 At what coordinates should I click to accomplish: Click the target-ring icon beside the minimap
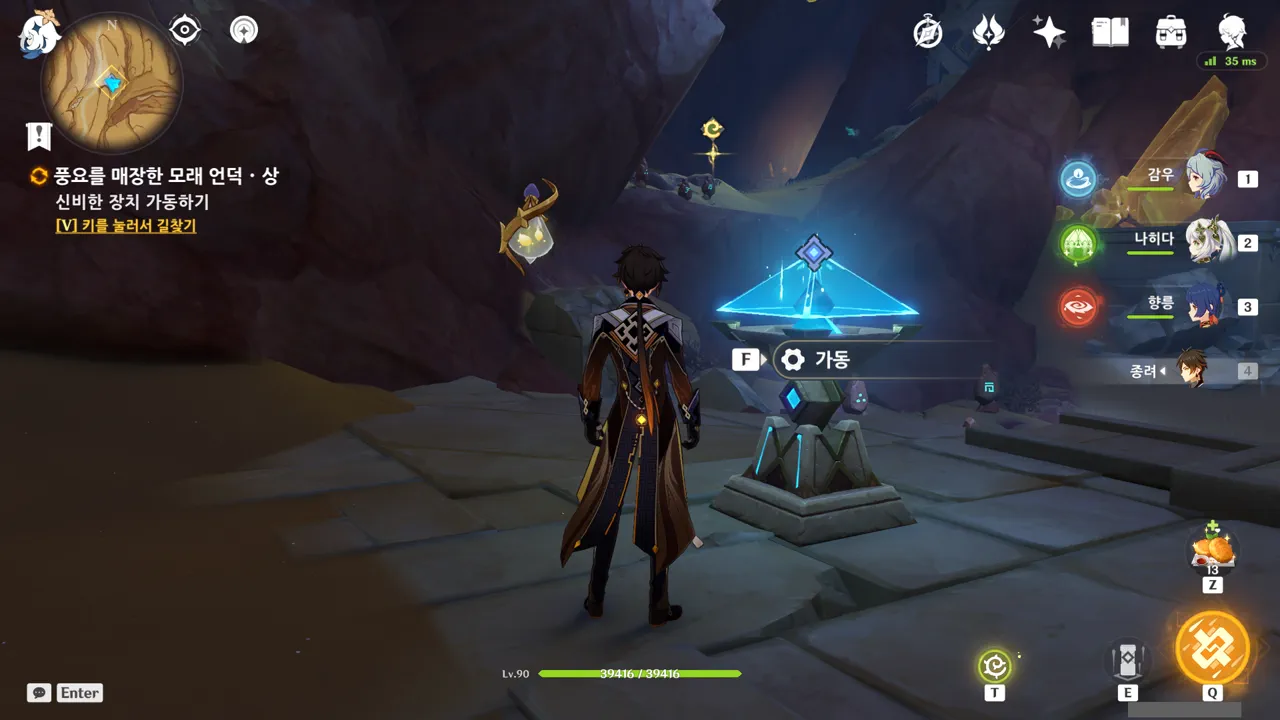coord(185,31)
